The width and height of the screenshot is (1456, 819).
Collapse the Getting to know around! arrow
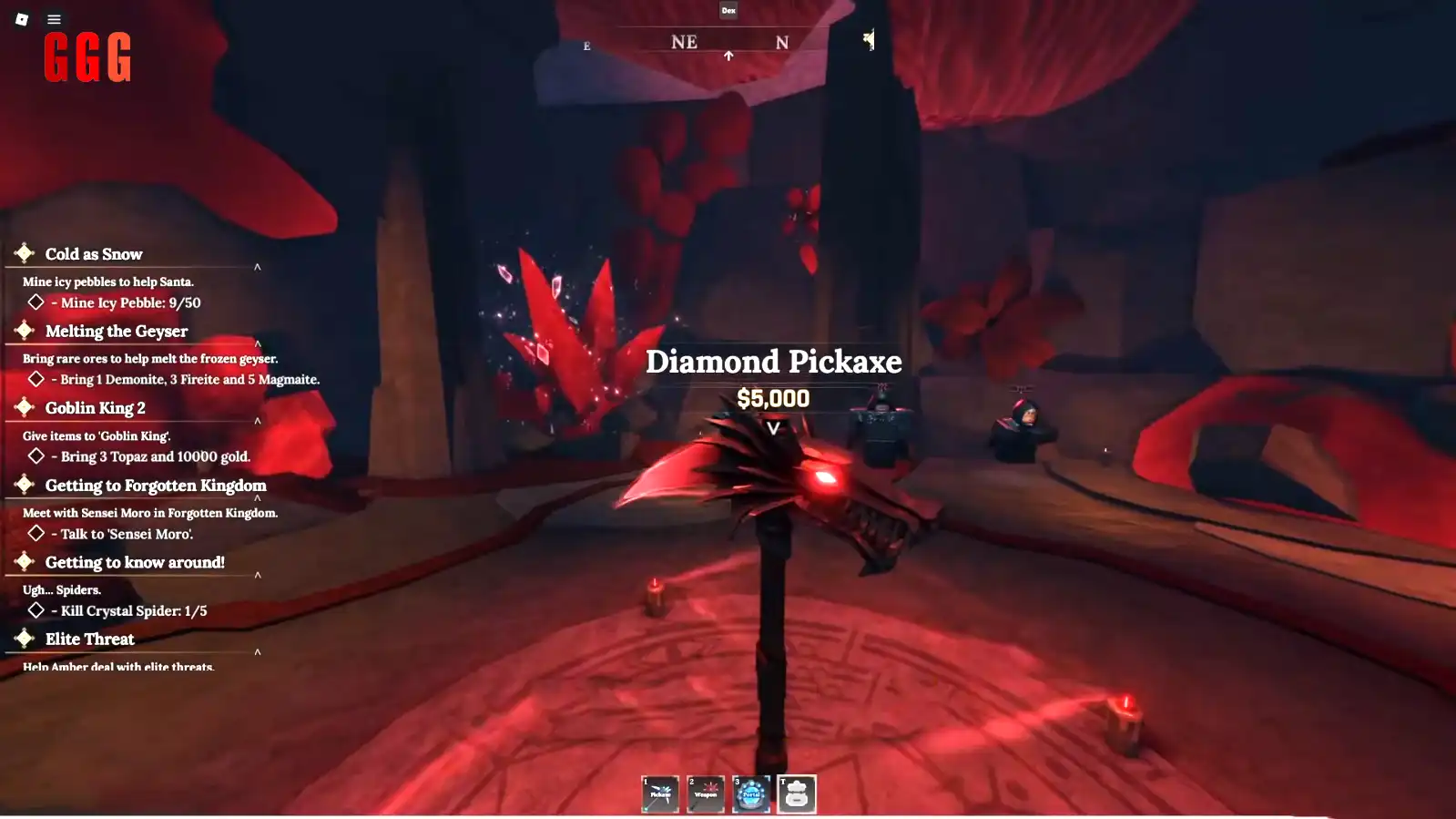click(x=258, y=575)
